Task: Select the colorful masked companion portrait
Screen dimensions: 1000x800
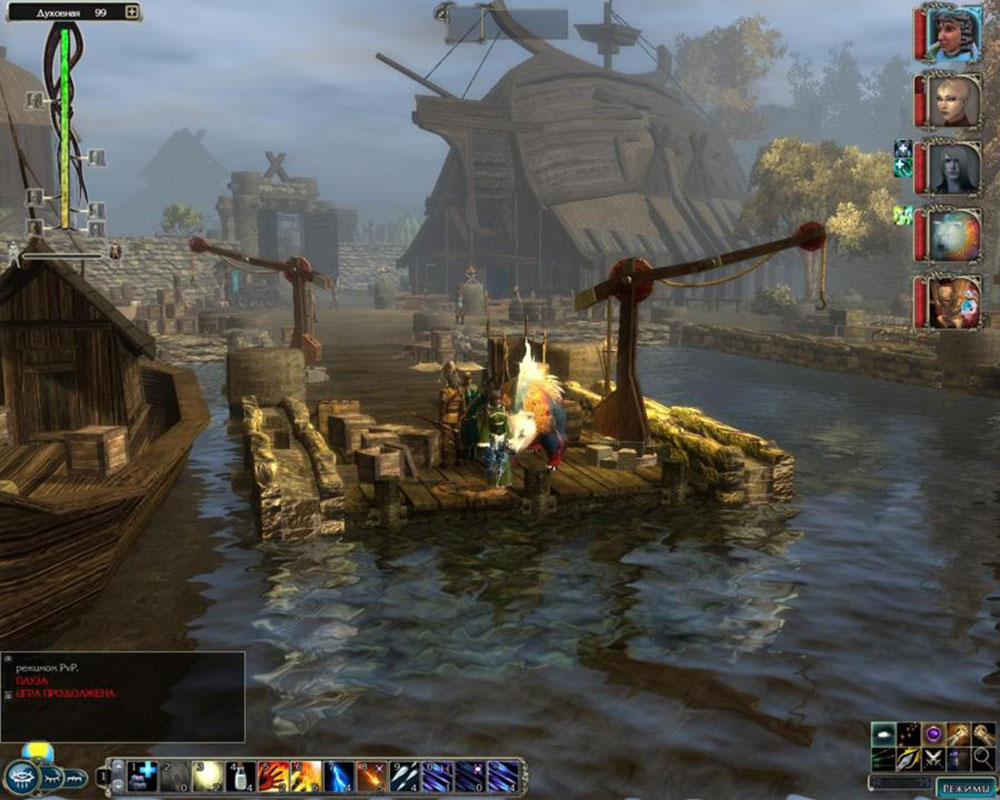Action: (950, 301)
